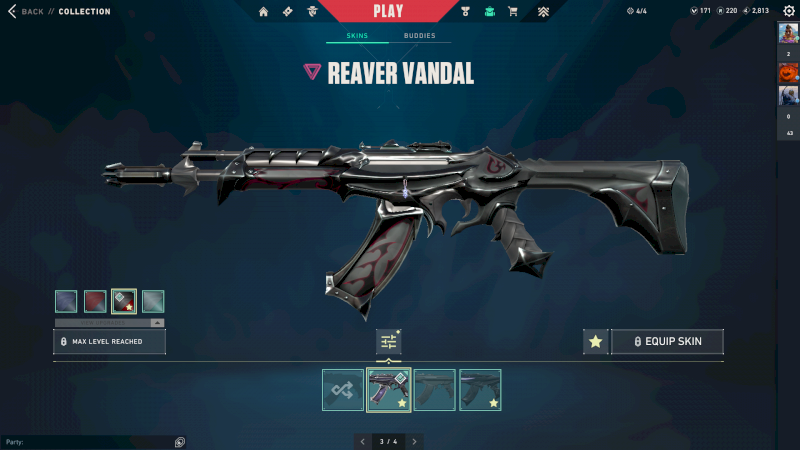Click the Max Level Reached button
The width and height of the screenshot is (800, 450).
pos(109,342)
